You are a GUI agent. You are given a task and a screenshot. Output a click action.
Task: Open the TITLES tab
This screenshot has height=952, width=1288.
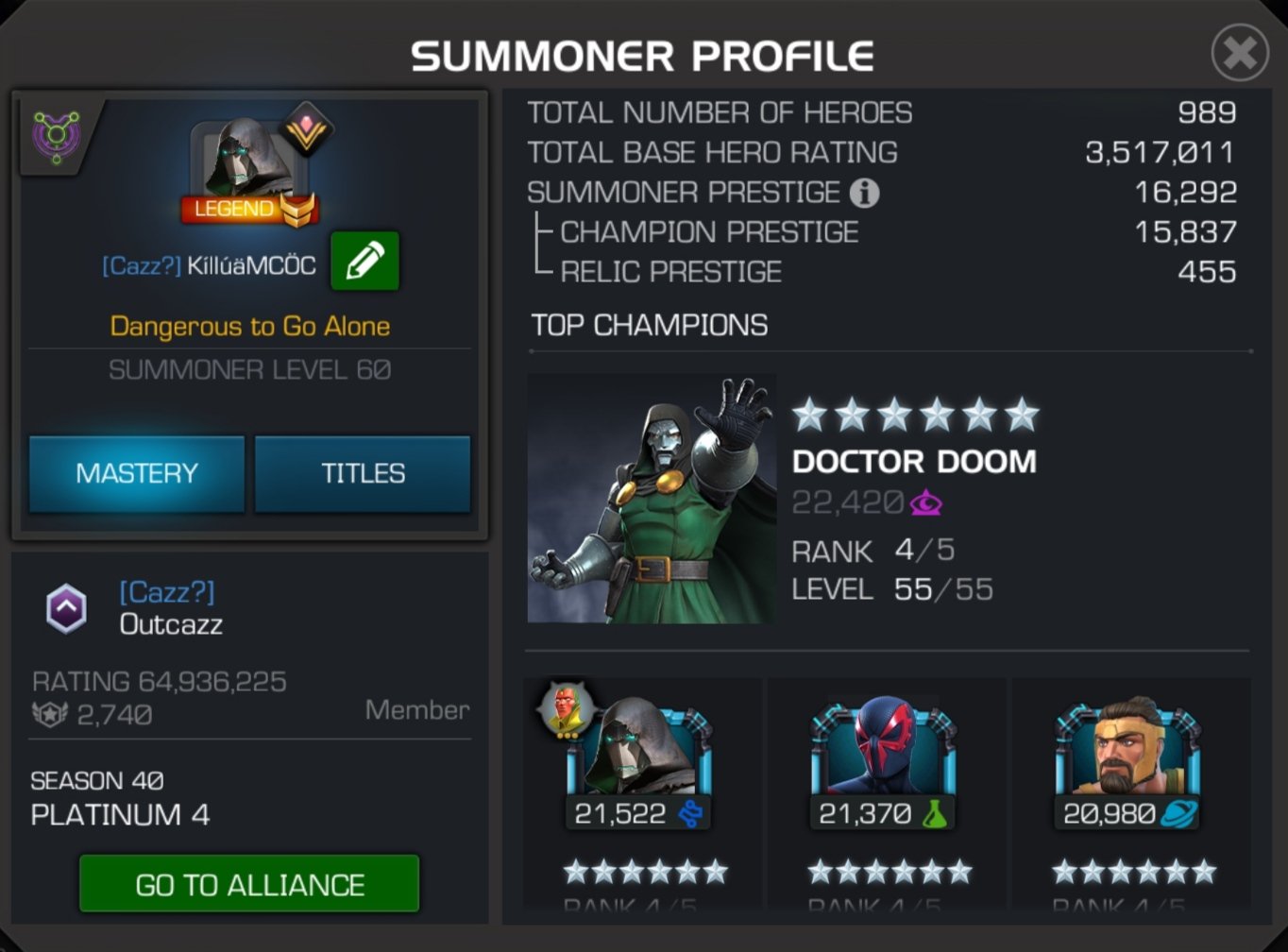pos(363,473)
